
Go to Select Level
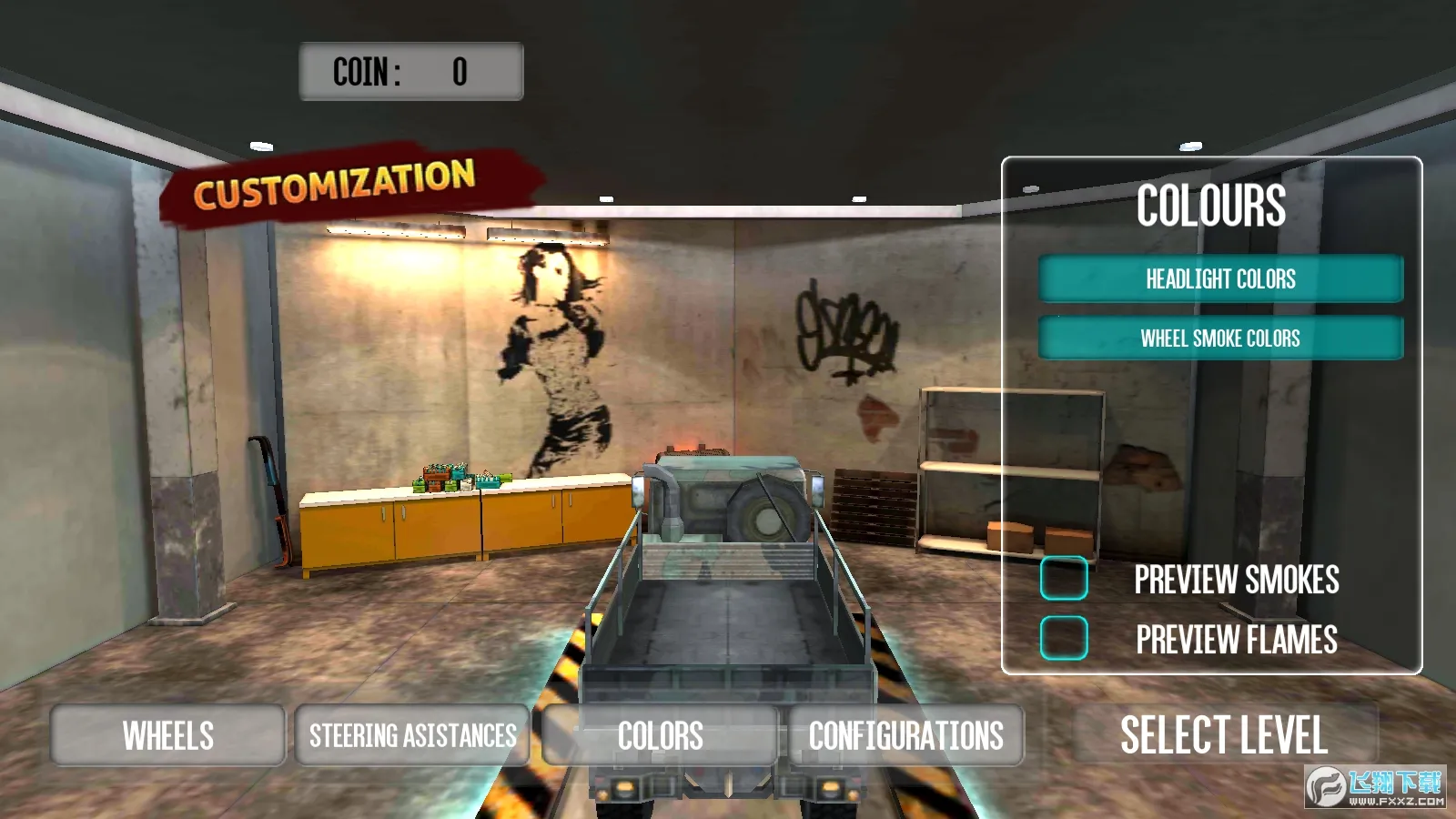click(1224, 734)
